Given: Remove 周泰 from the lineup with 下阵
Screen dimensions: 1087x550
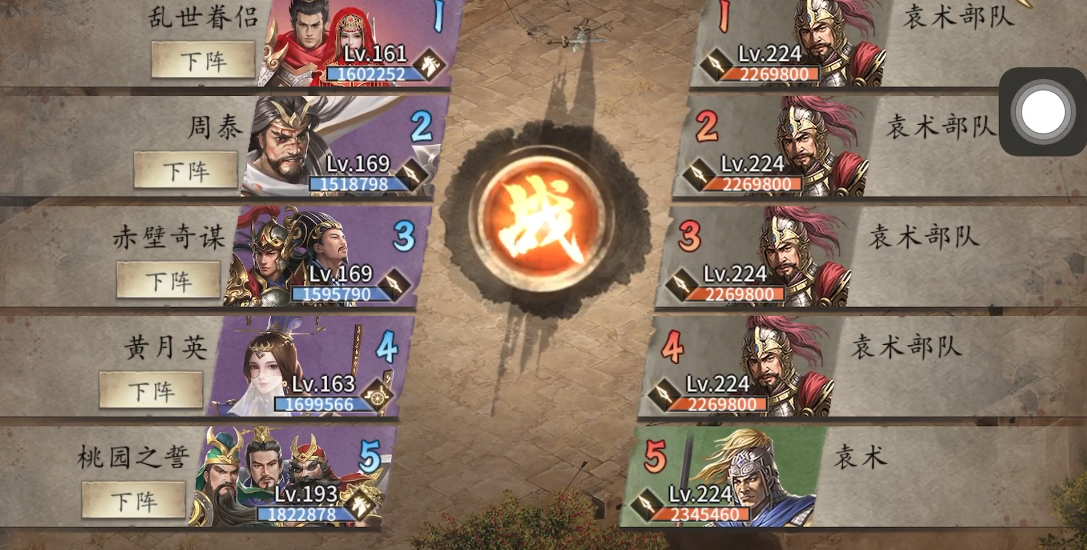Looking at the screenshot, I should tap(185, 170).
